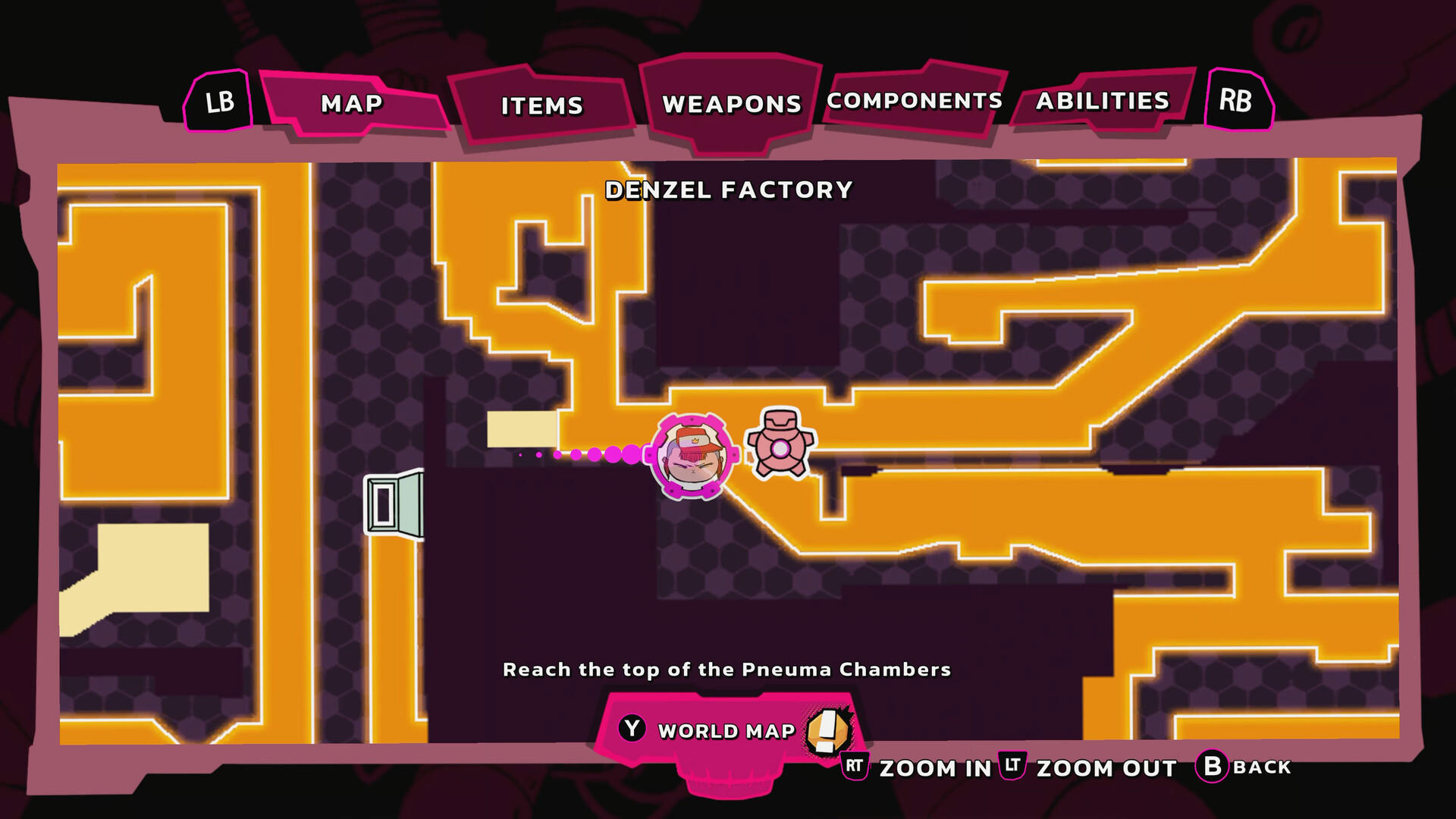Click the objective text about Pneuma Chambers
This screenshot has width=1456, height=819.
tap(726, 670)
